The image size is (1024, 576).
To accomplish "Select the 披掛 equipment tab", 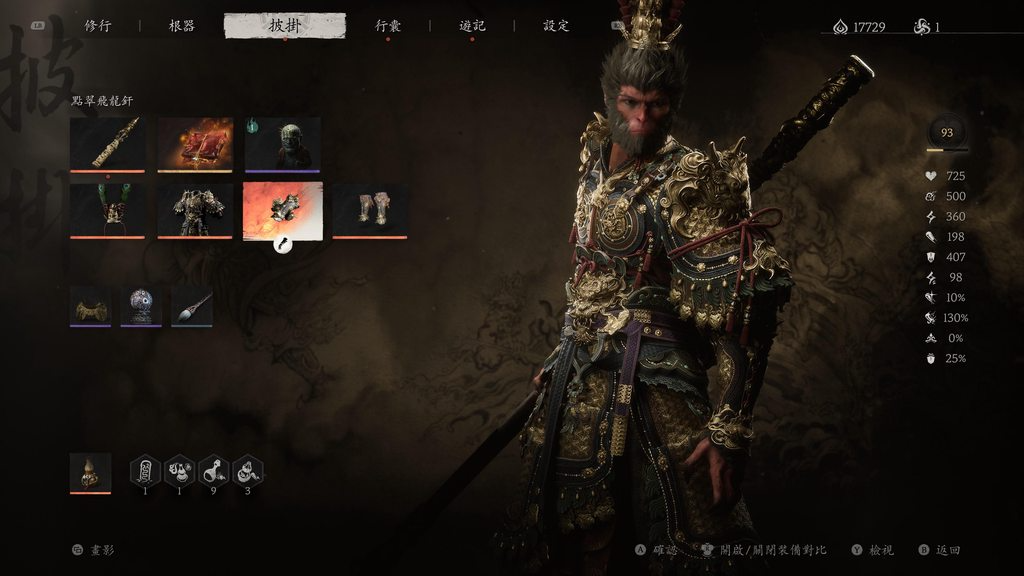I will (285, 26).
